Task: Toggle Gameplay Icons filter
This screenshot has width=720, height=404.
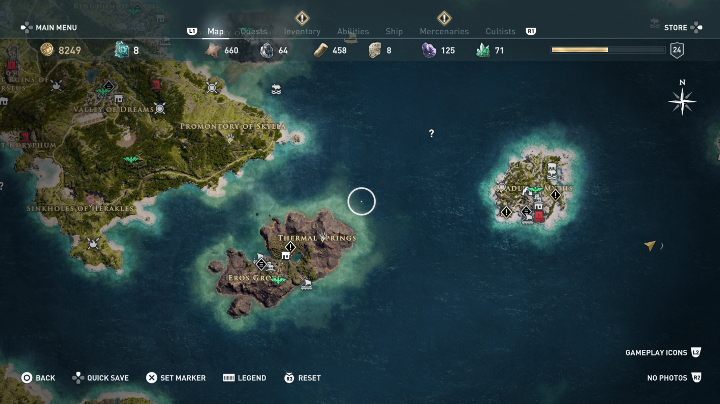Action: 662,353
